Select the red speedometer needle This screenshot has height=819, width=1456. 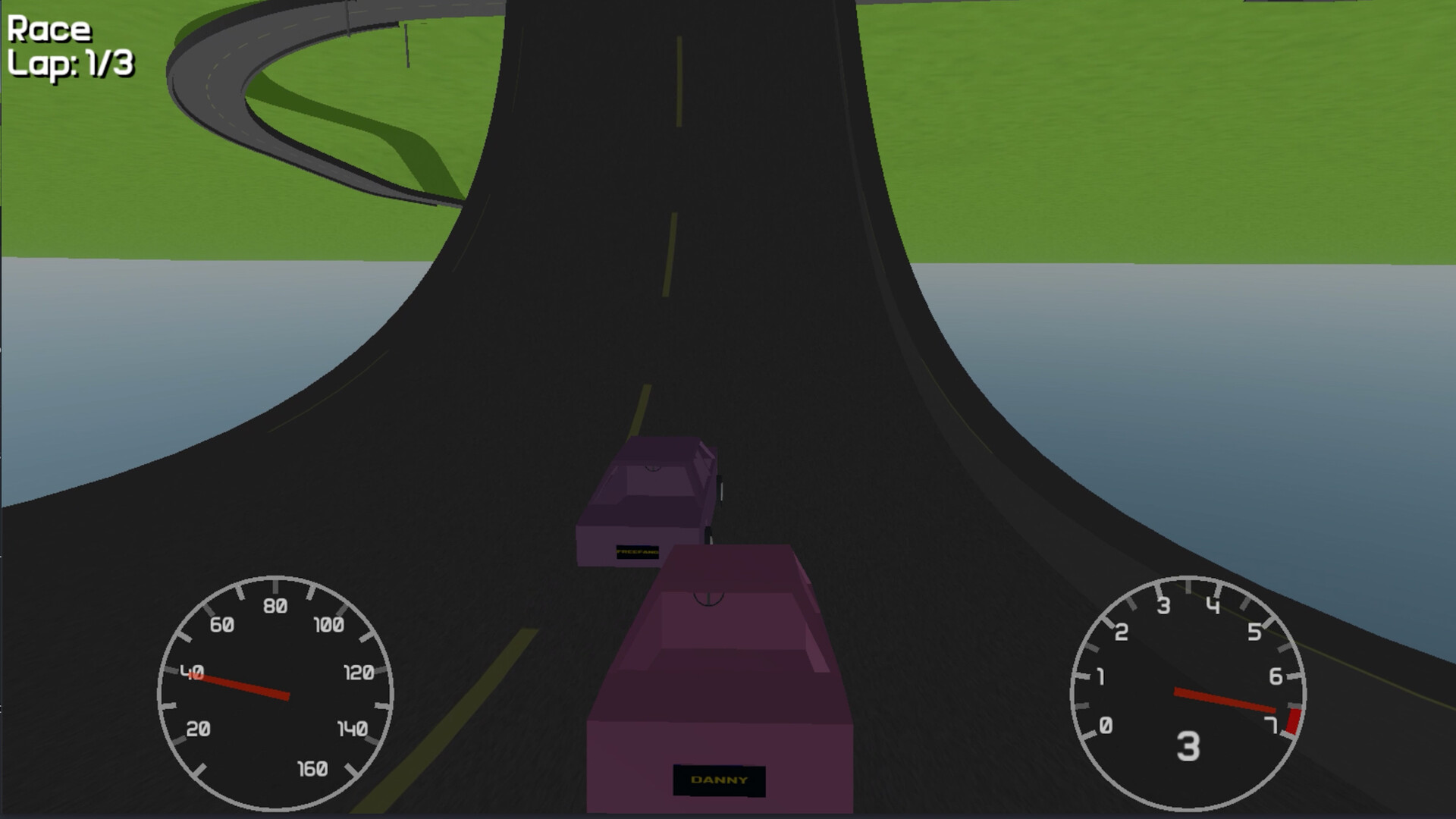(243, 684)
